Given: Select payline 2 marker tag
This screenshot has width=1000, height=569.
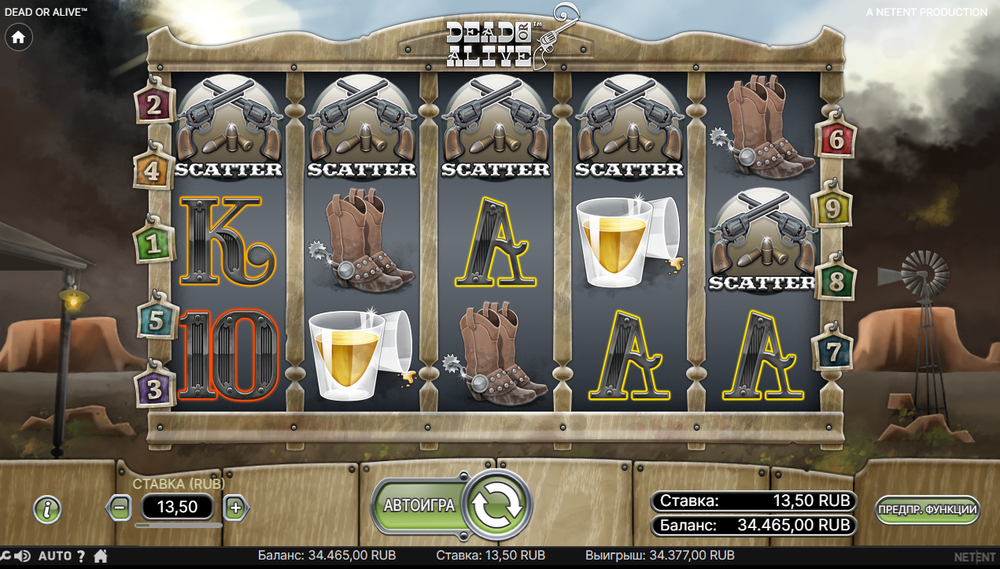Looking at the screenshot, I should pos(154,103).
